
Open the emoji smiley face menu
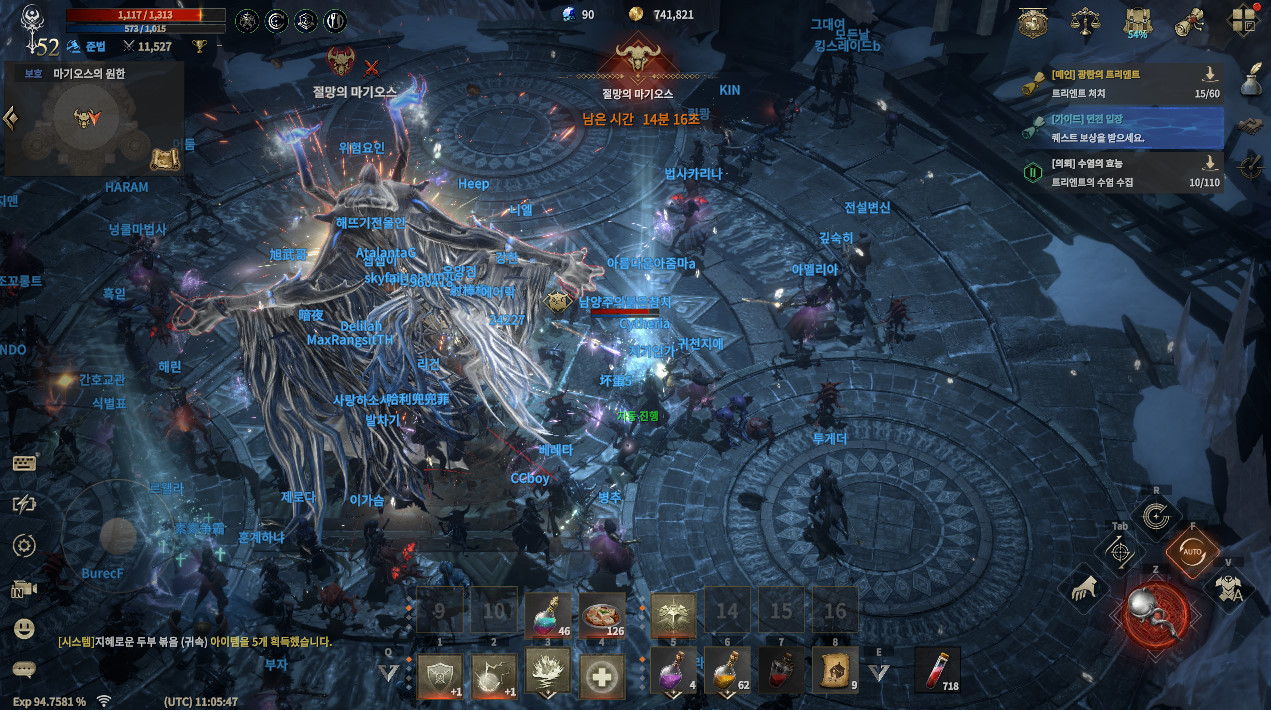[x=24, y=628]
